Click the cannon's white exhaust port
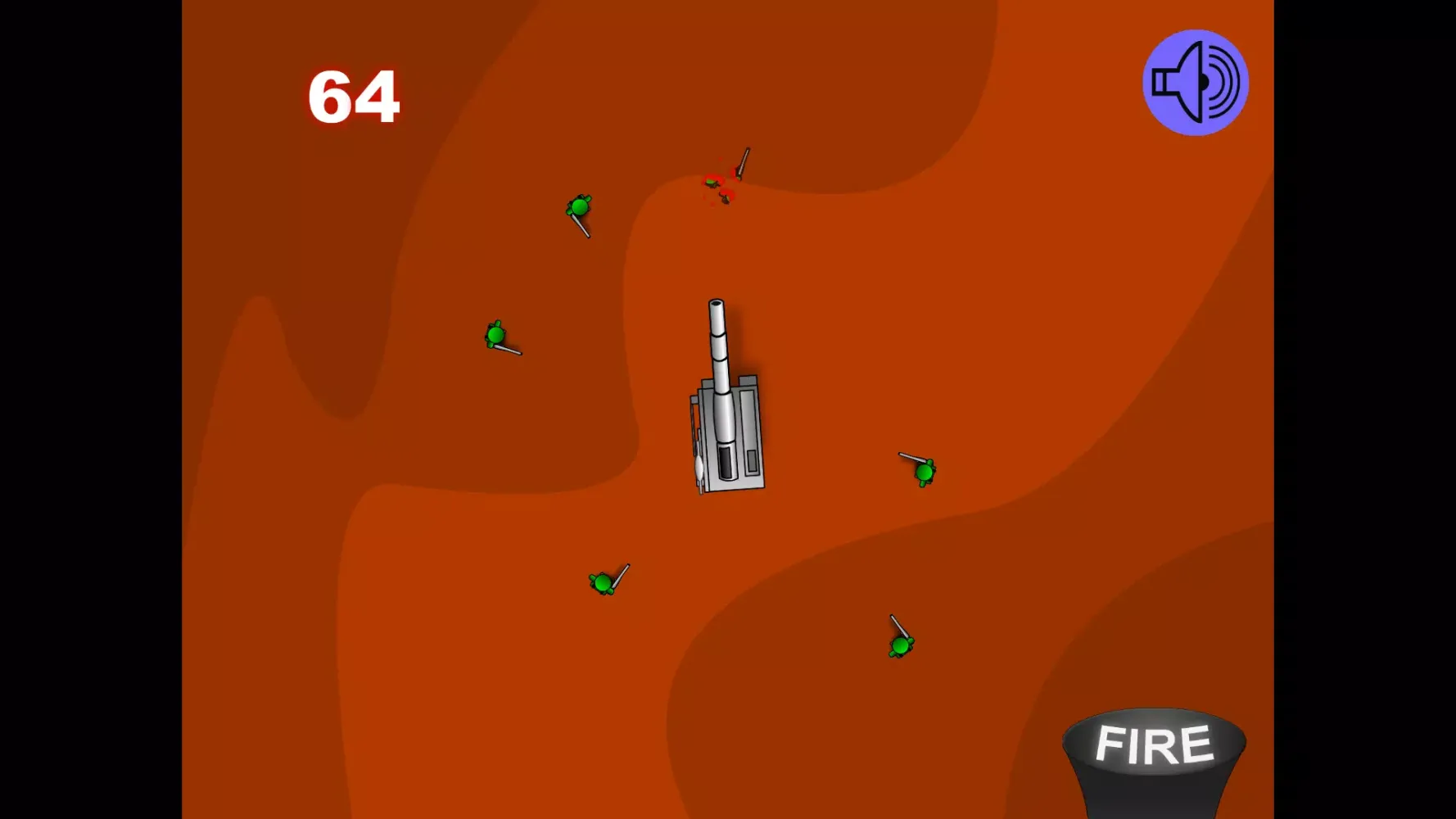The width and height of the screenshot is (1456, 819). [x=699, y=467]
